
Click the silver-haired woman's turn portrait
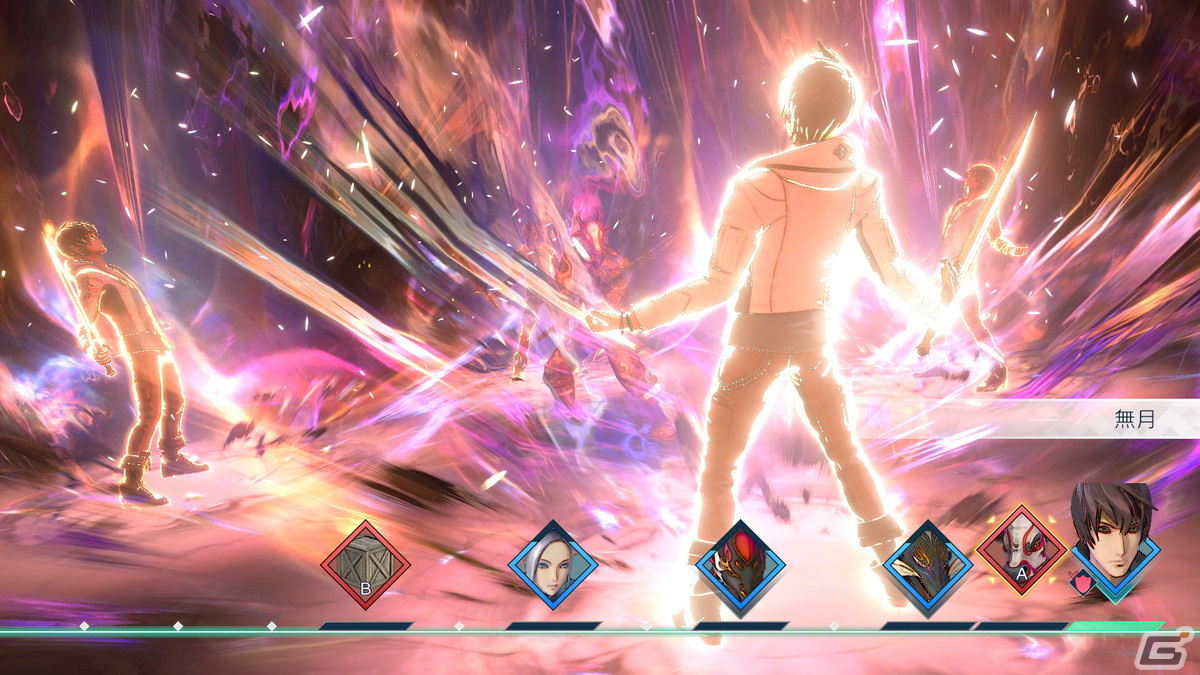click(553, 566)
